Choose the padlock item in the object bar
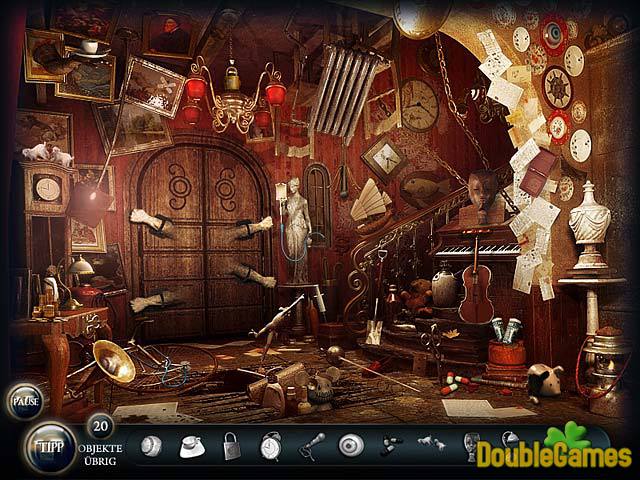640x480 pixels. click(231, 445)
